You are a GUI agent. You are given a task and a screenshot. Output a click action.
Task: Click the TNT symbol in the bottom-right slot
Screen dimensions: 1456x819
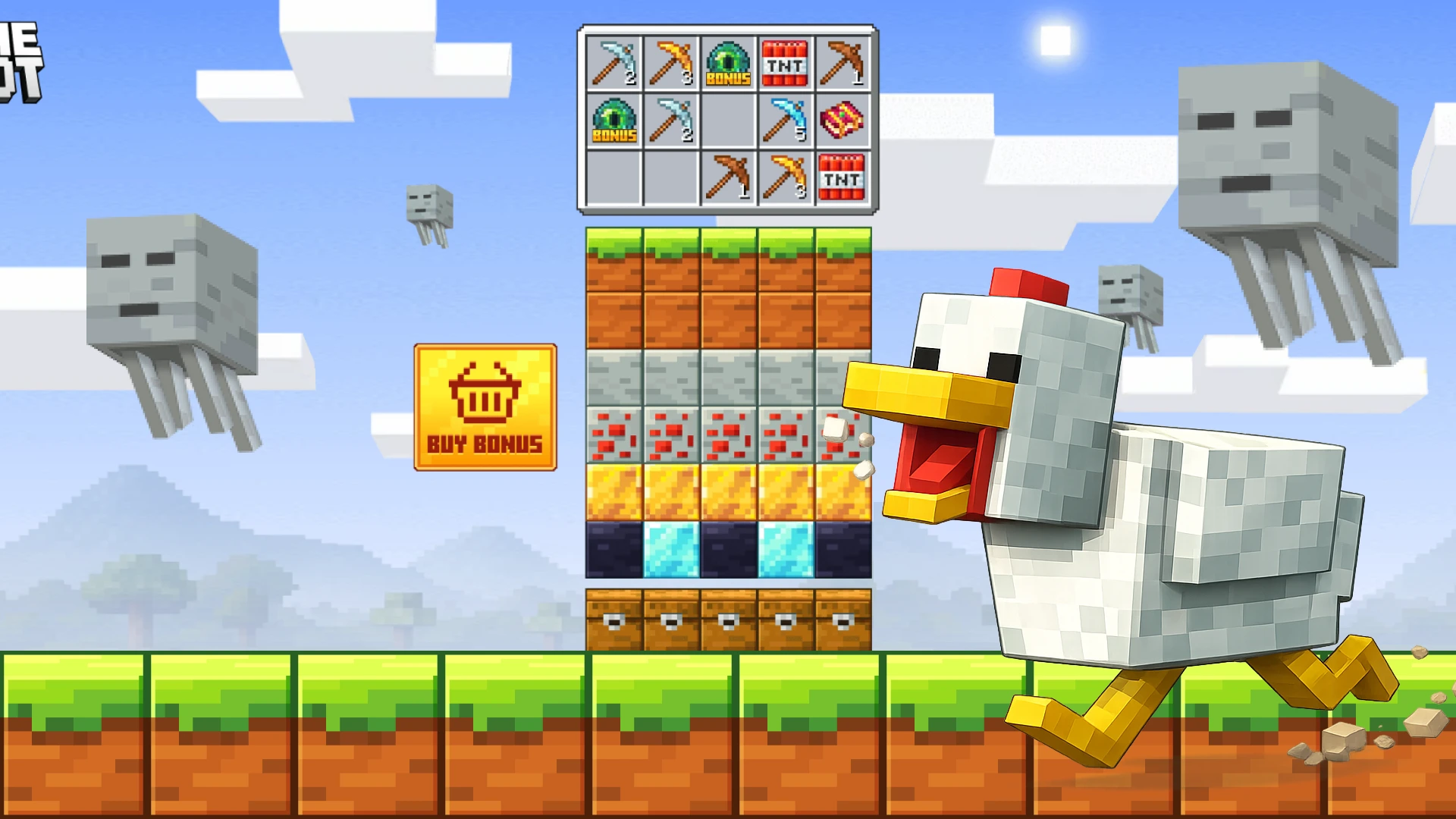[843, 178]
